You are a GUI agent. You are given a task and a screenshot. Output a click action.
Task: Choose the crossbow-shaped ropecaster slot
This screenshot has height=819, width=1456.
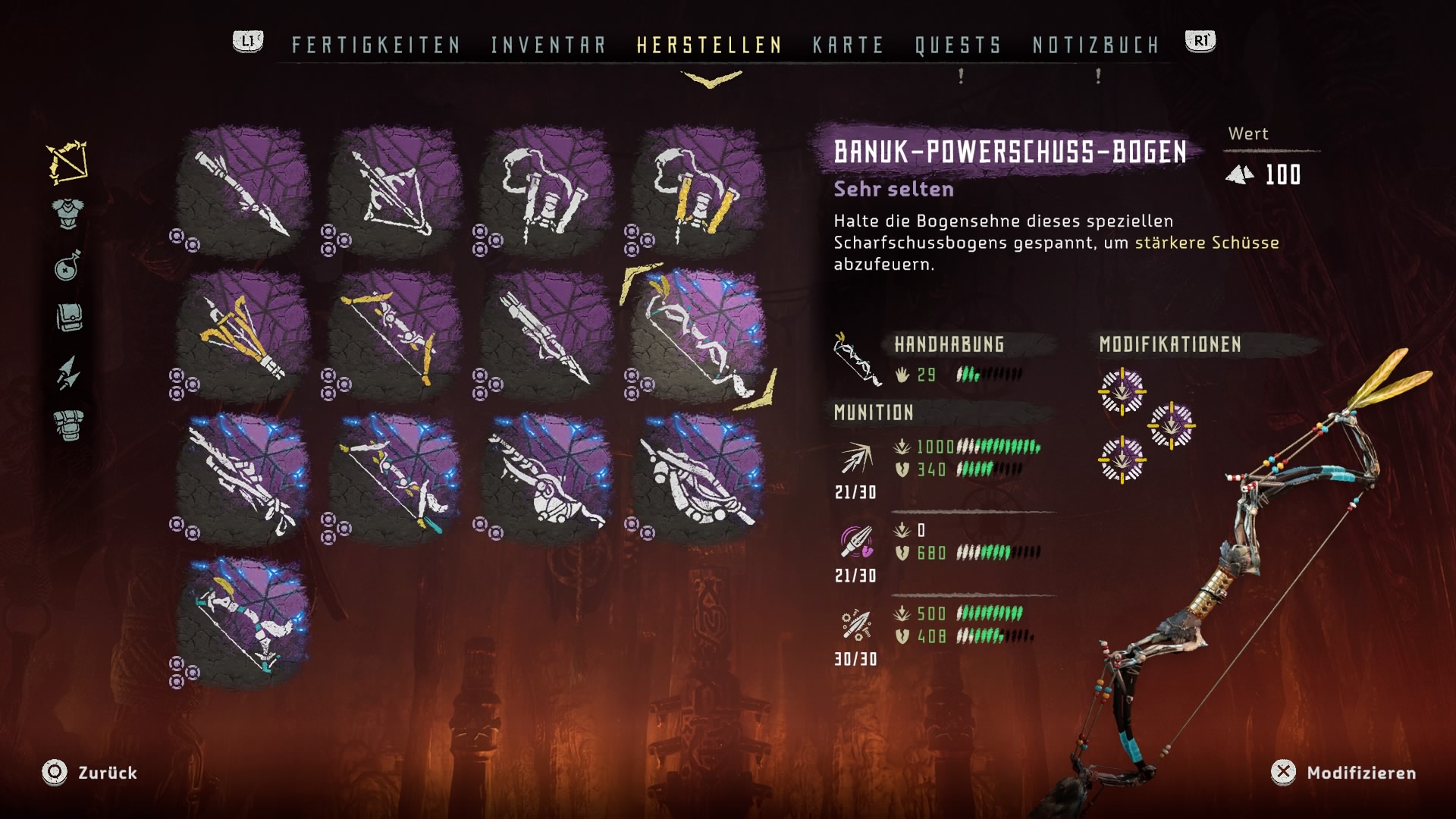(x=394, y=193)
